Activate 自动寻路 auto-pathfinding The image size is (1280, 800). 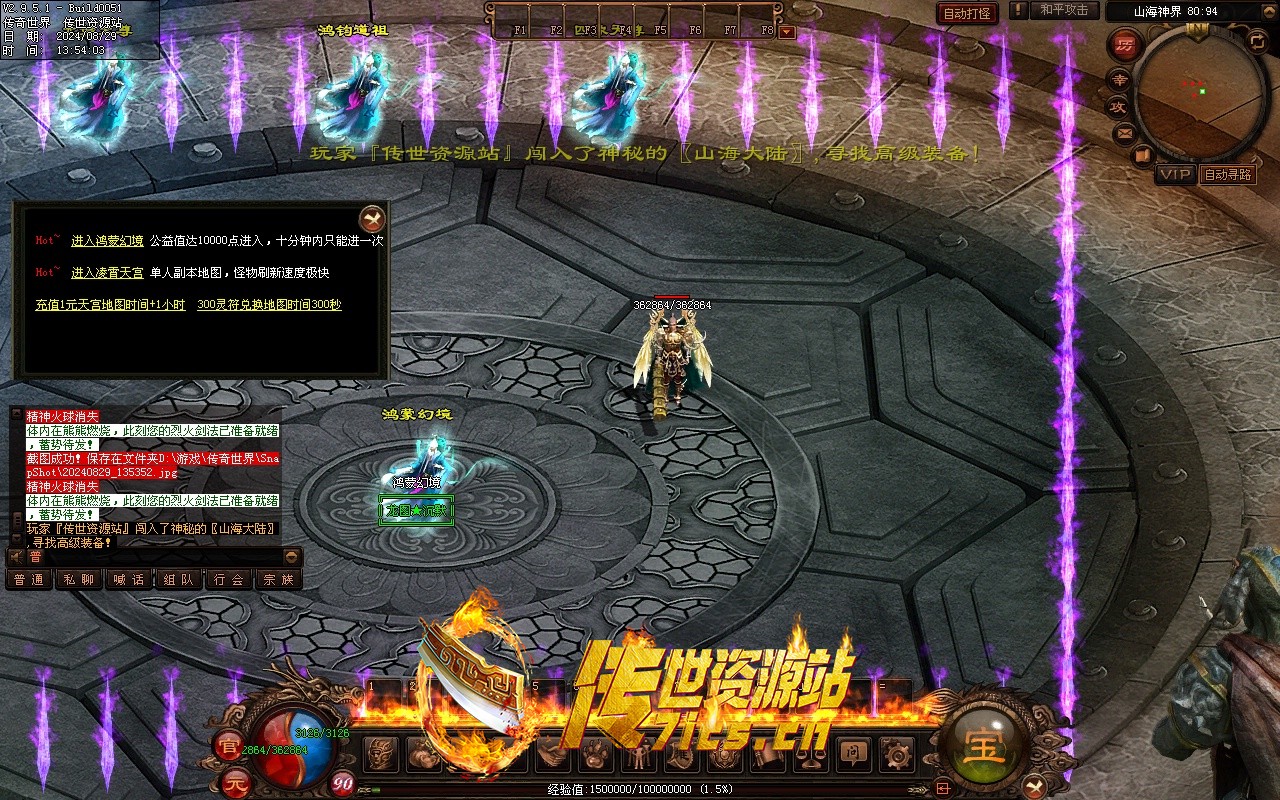click(x=1227, y=174)
